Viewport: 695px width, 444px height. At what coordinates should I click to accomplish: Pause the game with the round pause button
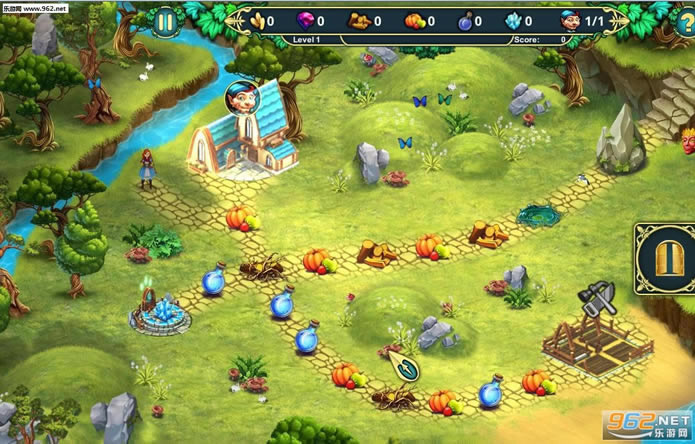166,20
